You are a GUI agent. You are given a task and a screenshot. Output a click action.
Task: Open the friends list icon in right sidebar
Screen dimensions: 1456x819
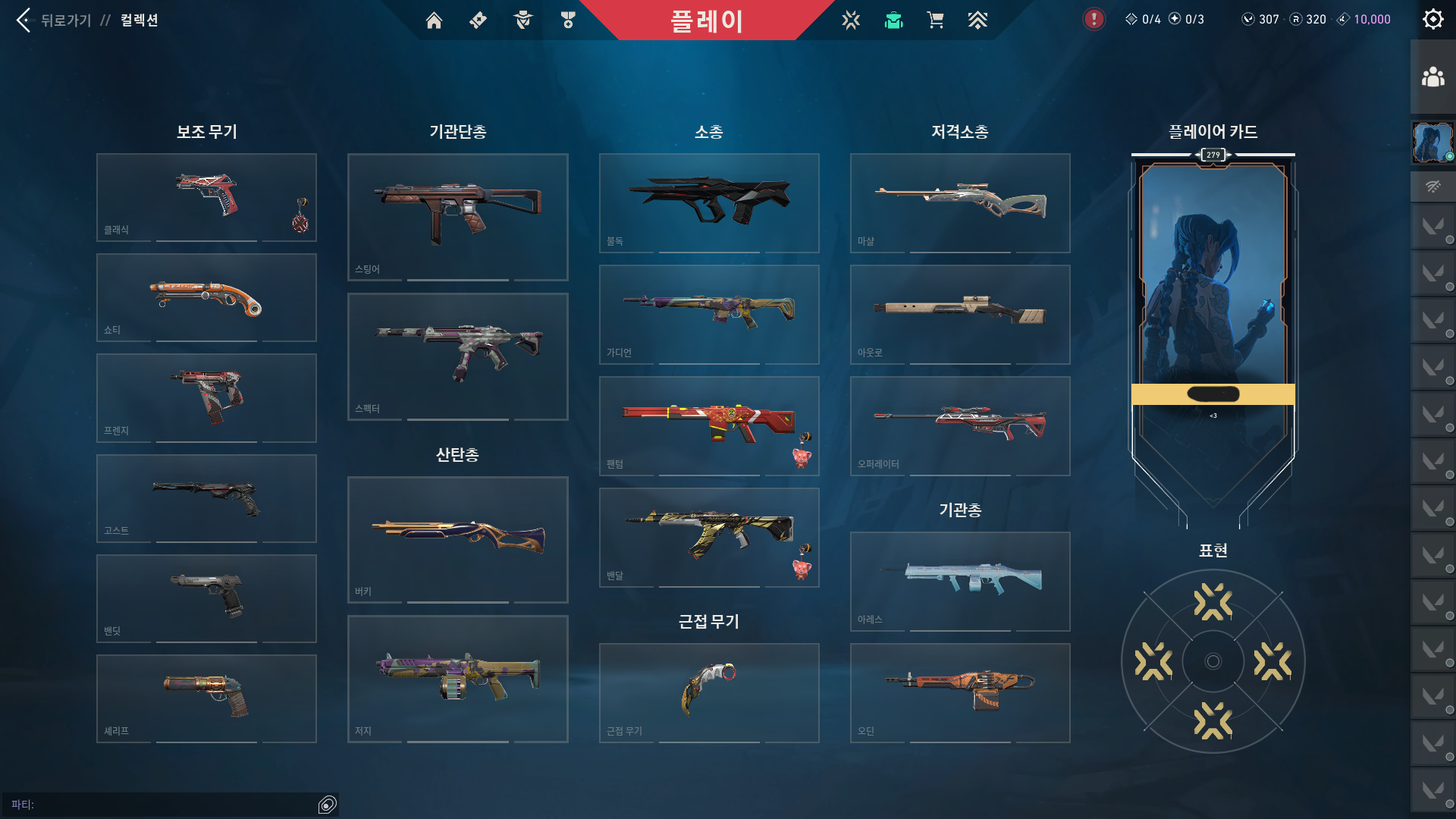point(1432,75)
